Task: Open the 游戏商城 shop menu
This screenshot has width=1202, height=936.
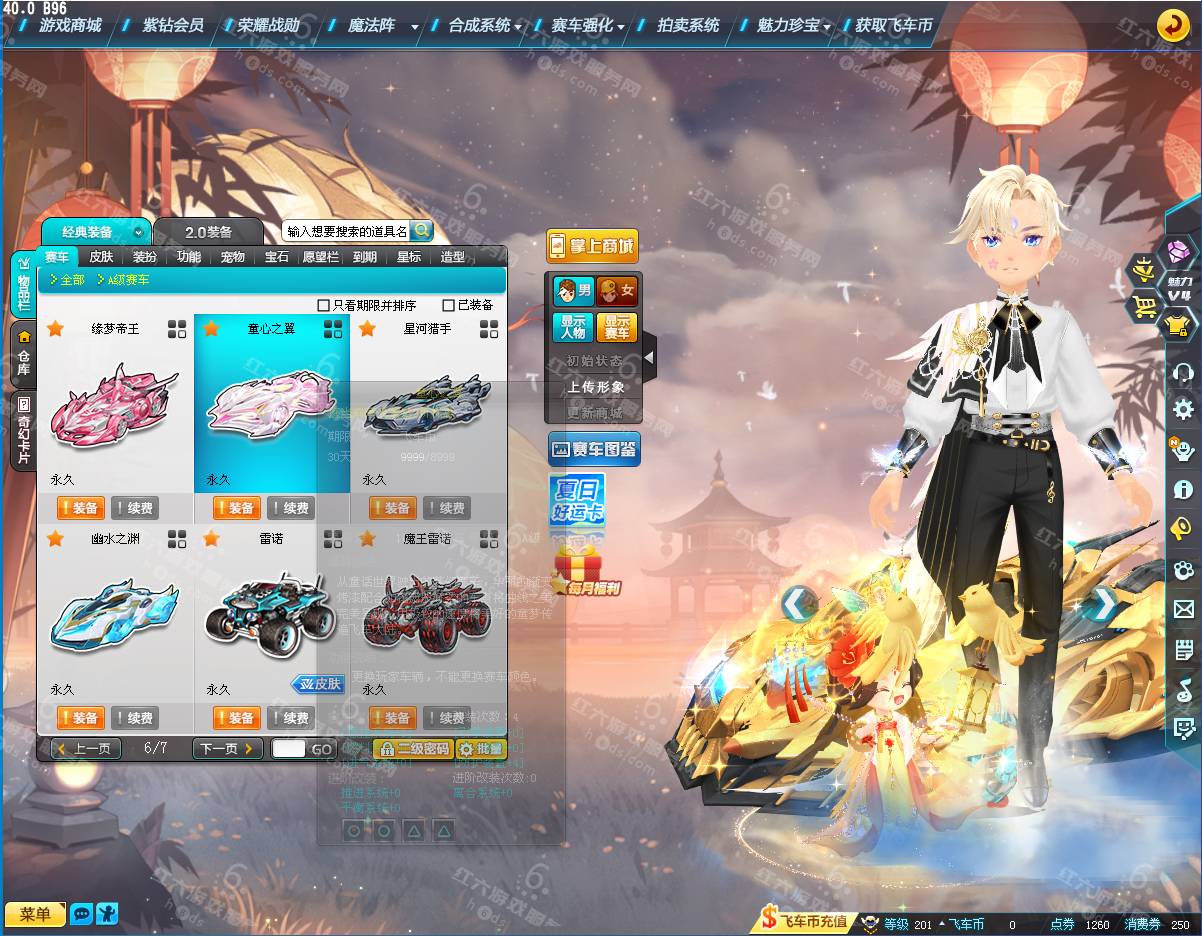Action: pyautogui.click(x=70, y=25)
